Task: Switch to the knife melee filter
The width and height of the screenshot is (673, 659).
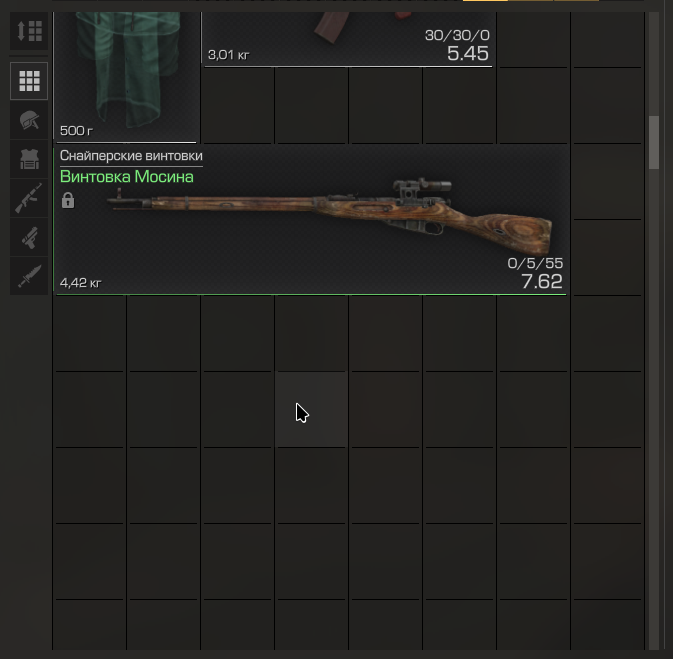Action: click(30, 275)
